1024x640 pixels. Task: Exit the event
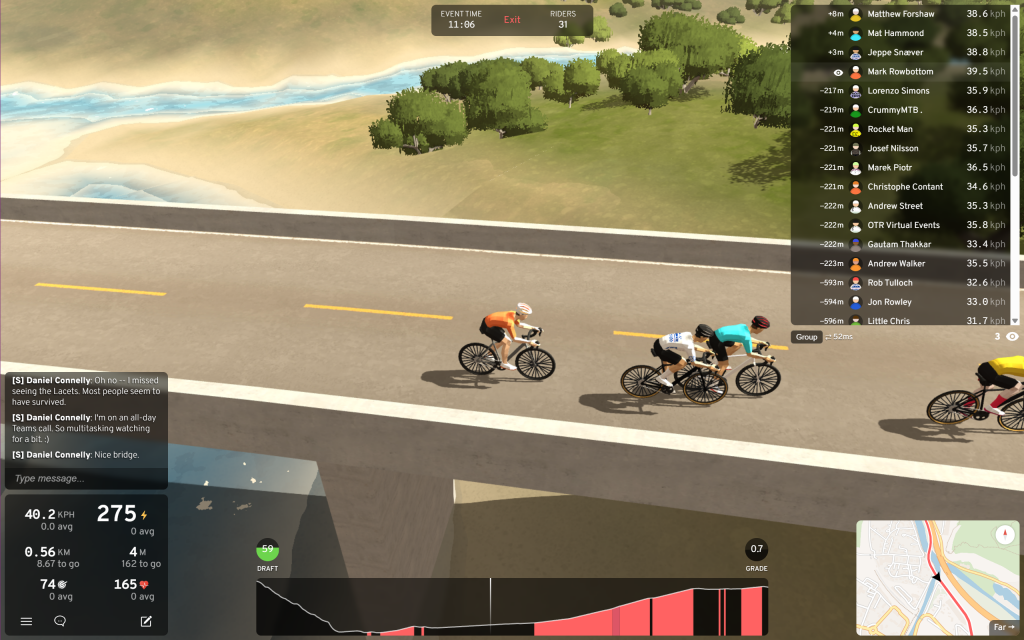512,20
